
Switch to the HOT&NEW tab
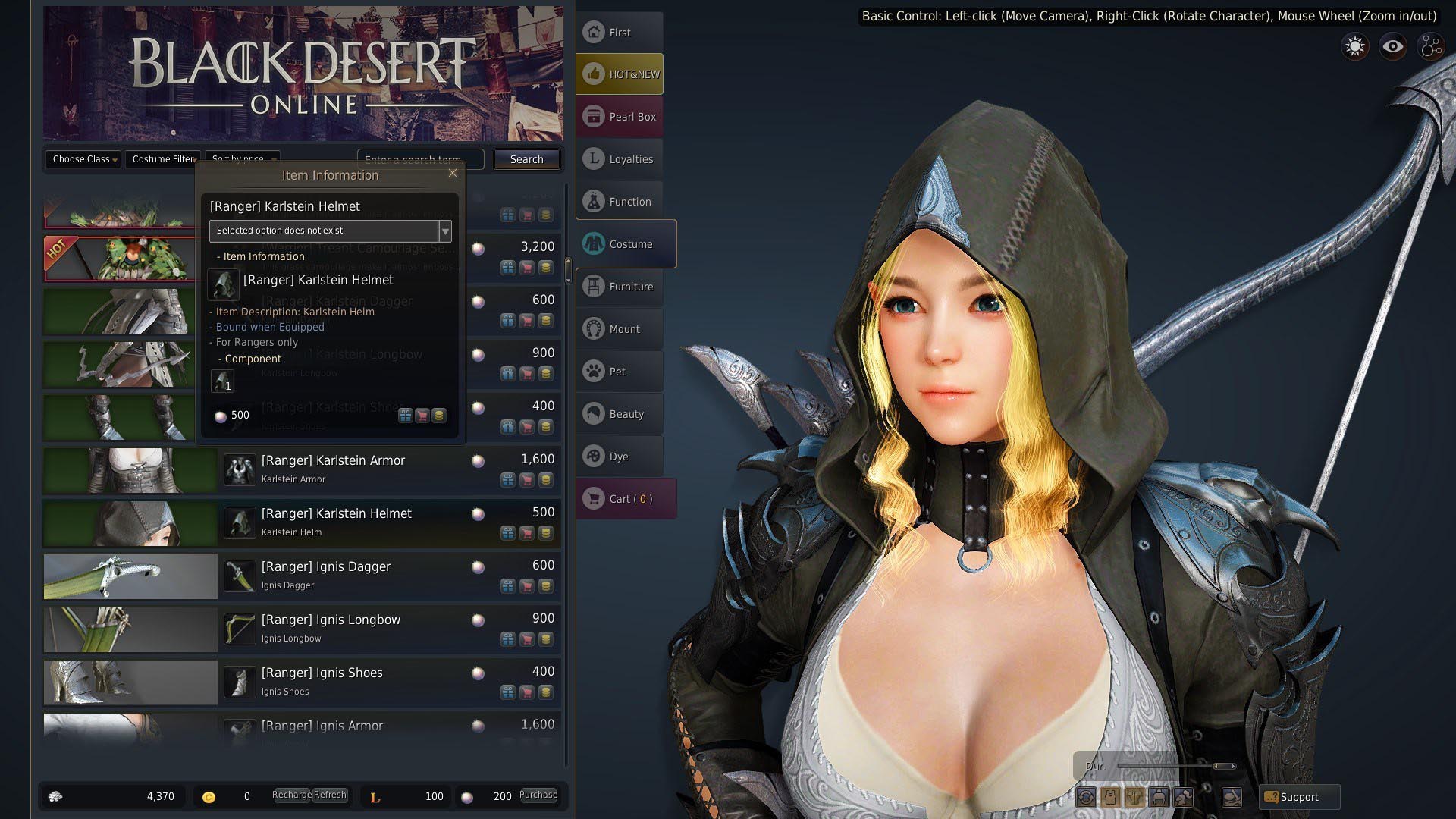[x=620, y=74]
